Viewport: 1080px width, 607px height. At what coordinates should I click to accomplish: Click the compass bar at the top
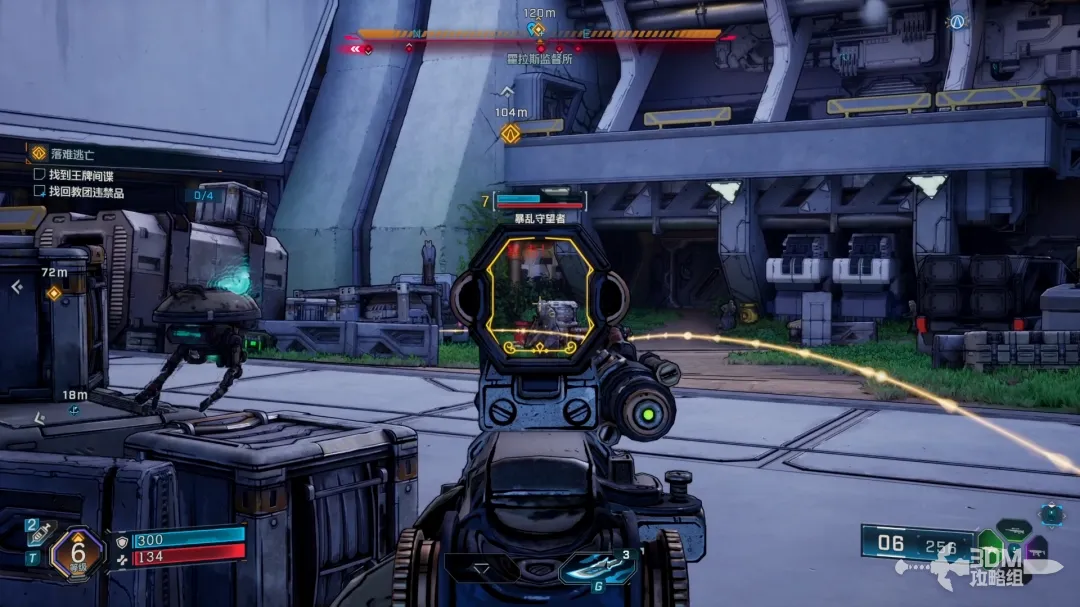point(539,35)
